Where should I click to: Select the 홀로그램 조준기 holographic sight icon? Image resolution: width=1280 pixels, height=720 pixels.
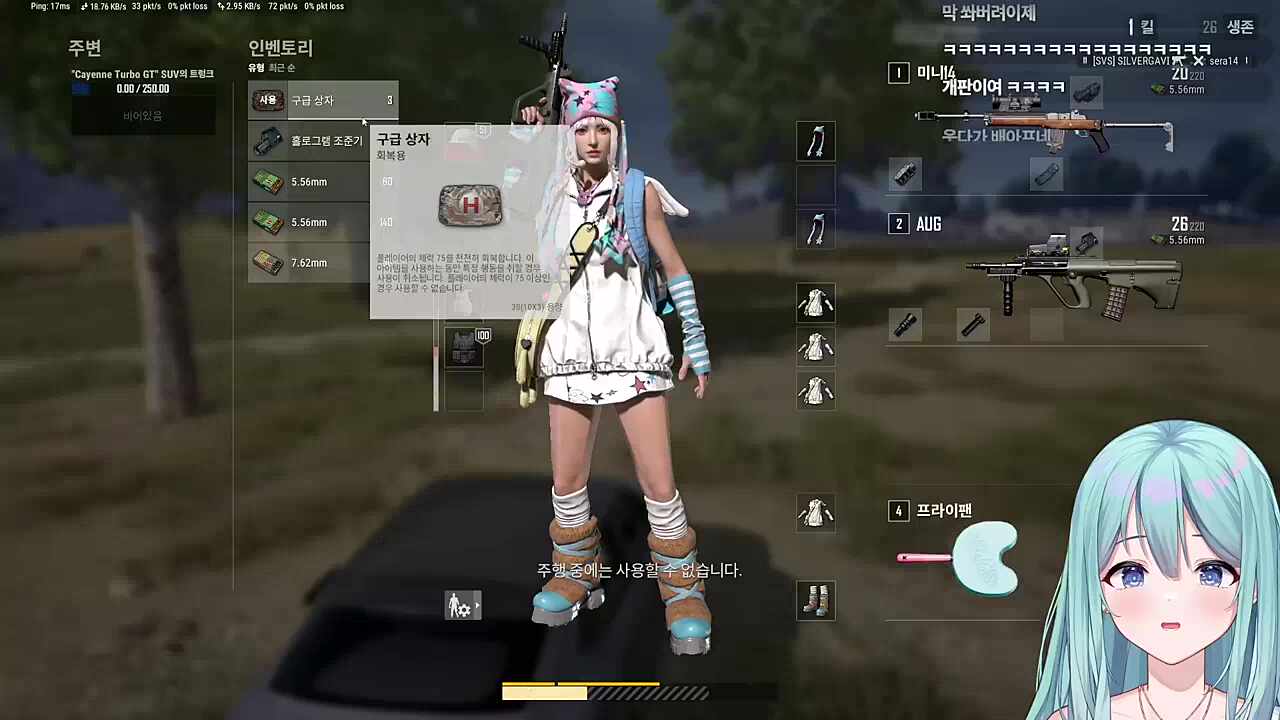tap(267, 140)
